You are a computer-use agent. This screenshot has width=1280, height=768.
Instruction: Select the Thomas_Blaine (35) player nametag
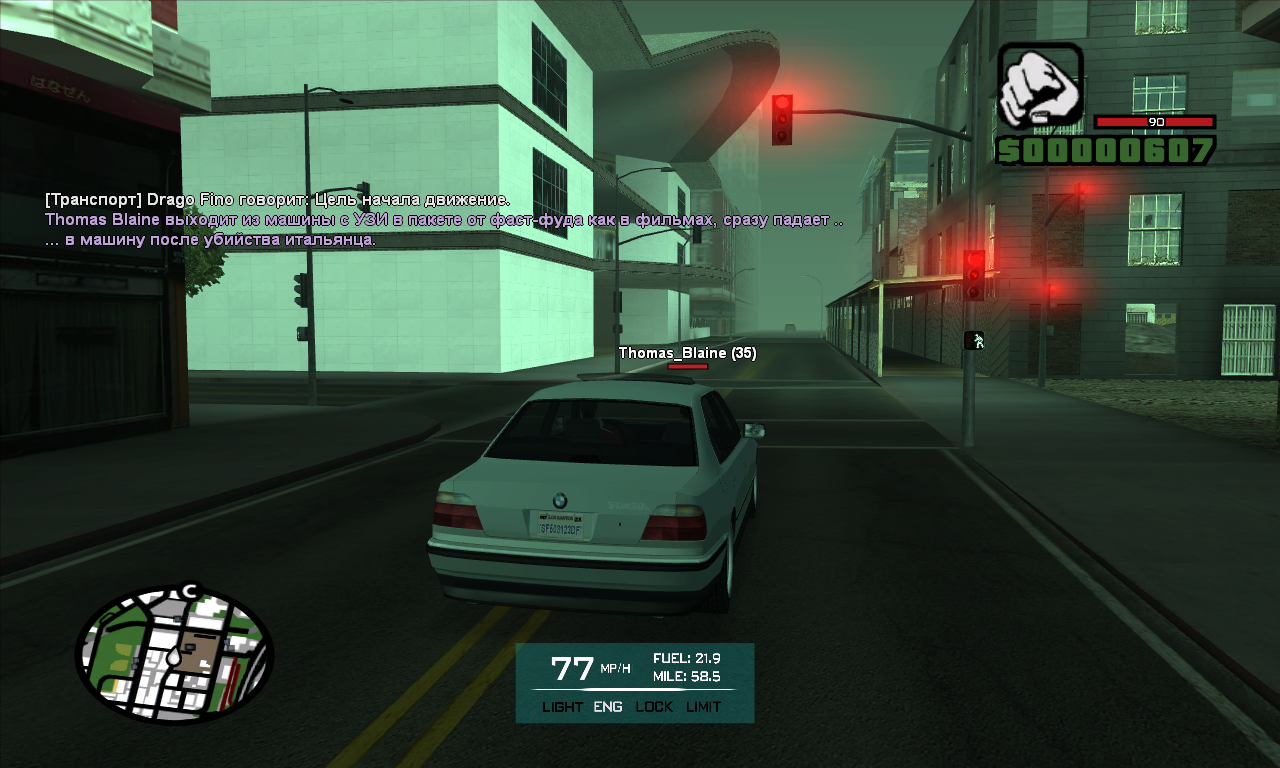pos(687,353)
